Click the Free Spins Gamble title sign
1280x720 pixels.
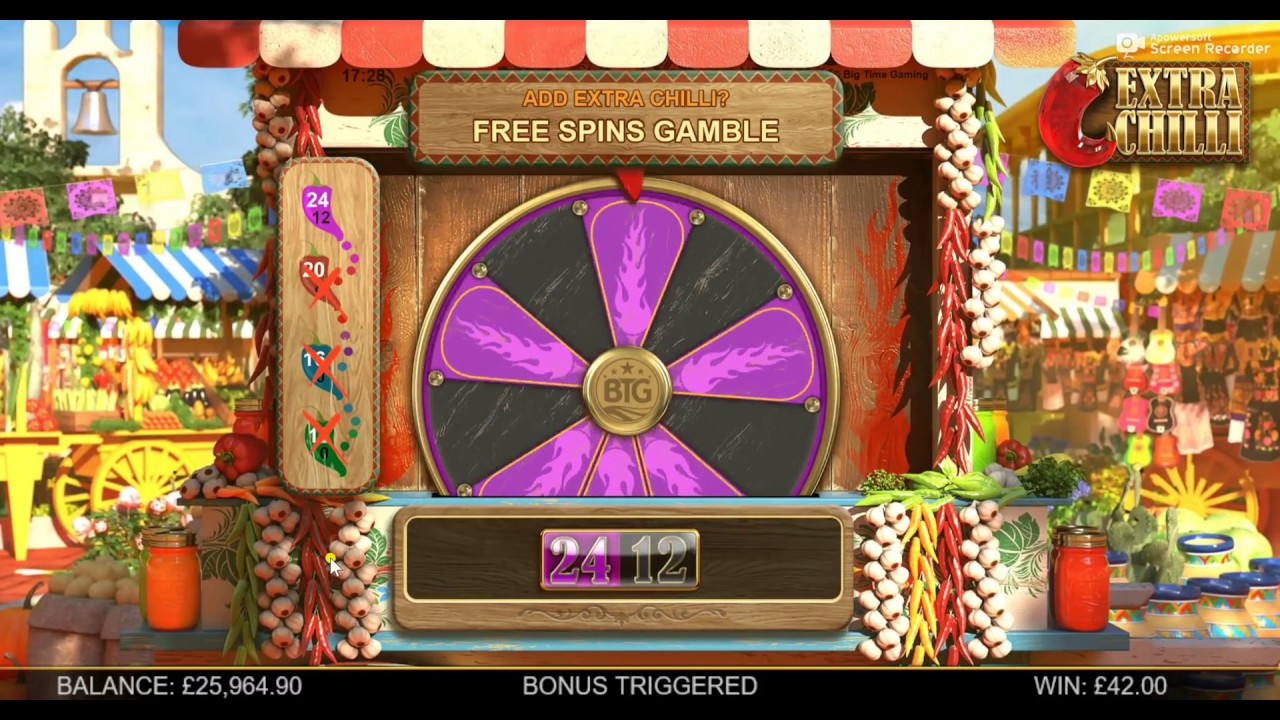tap(626, 118)
